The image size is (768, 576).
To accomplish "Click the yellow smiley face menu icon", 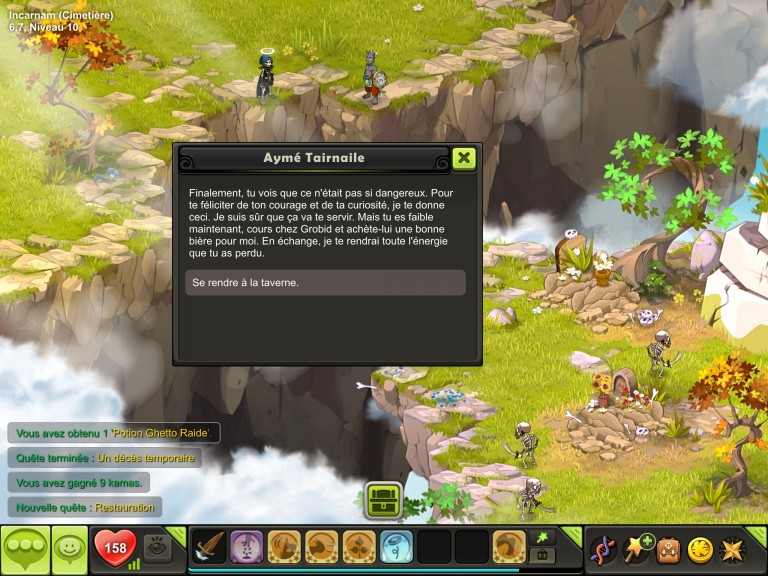I will tap(700, 549).
